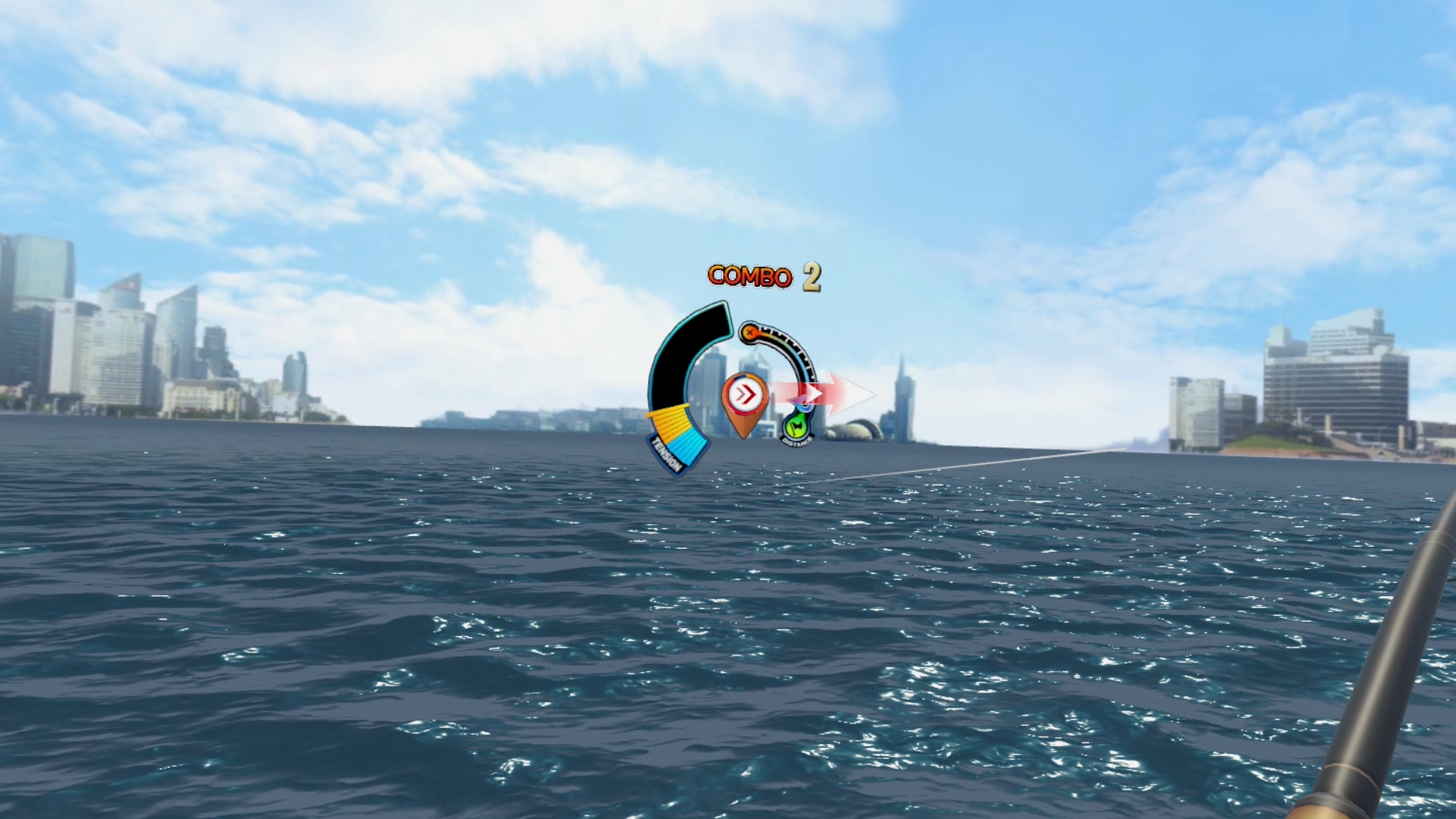
Task: Click the COMBO heading text
Action: click(750, 277)
